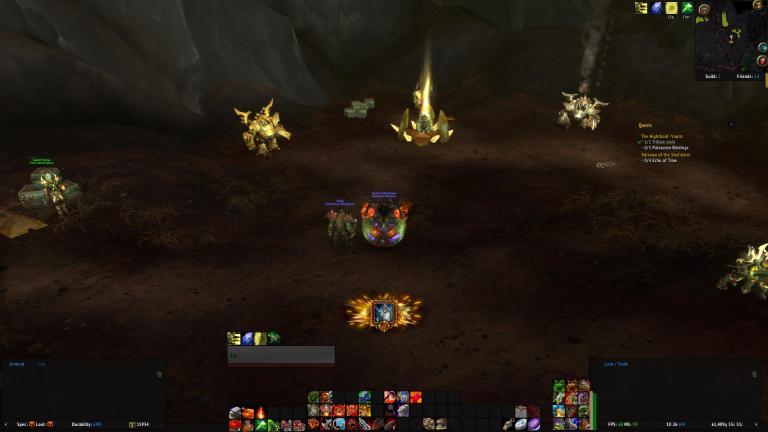Click the blue crystal buff icon beside minimap

click(x=656, y=8)
